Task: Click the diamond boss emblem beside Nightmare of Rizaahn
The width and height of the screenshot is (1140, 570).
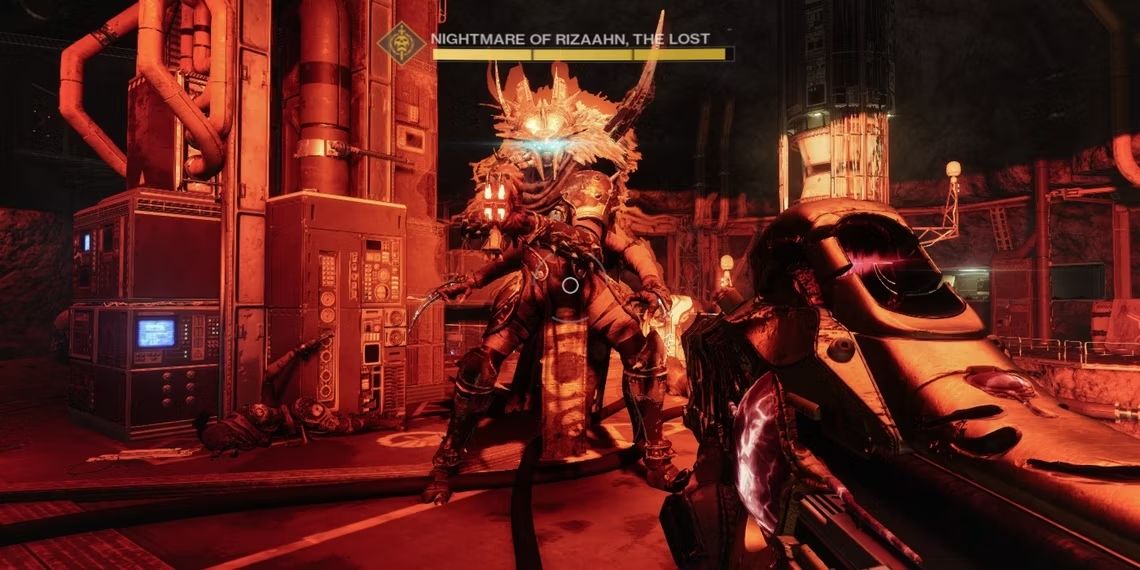Action: [x=402, y=44]
